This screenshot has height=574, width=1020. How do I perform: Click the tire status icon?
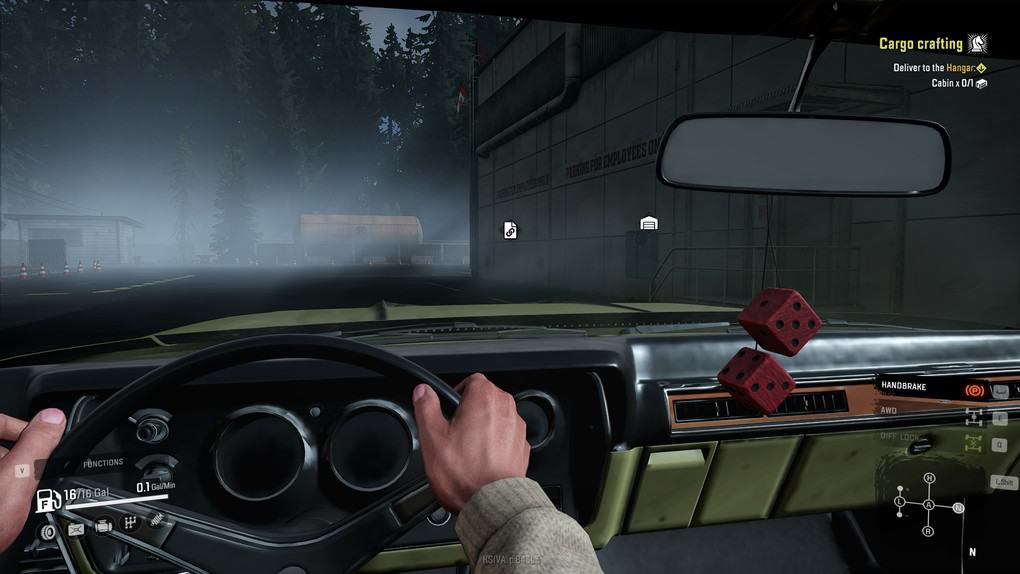point(46,532)
